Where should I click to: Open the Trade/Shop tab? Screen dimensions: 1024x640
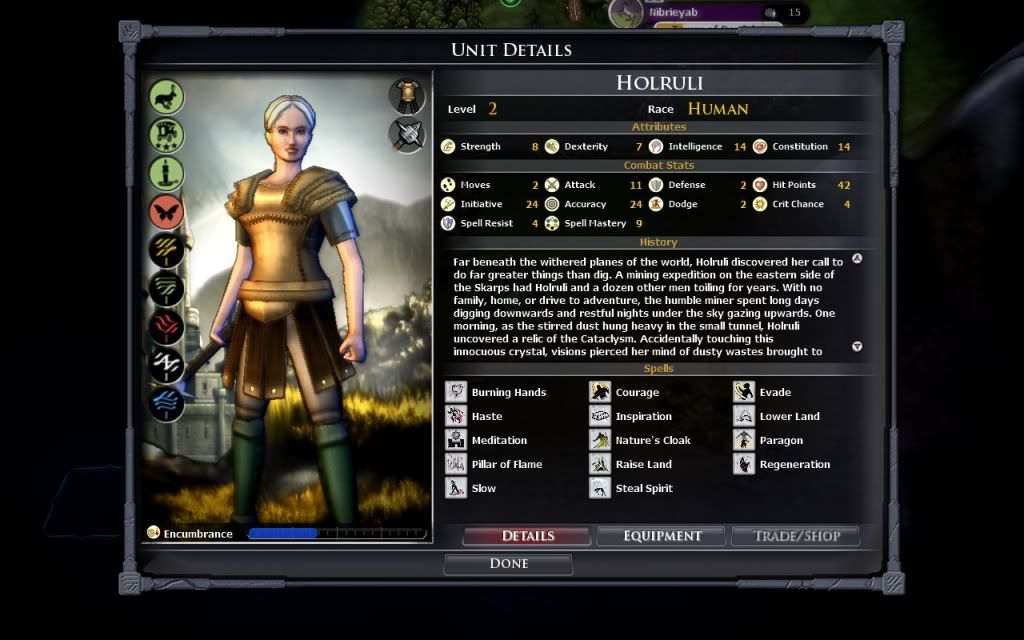point(794,536)
